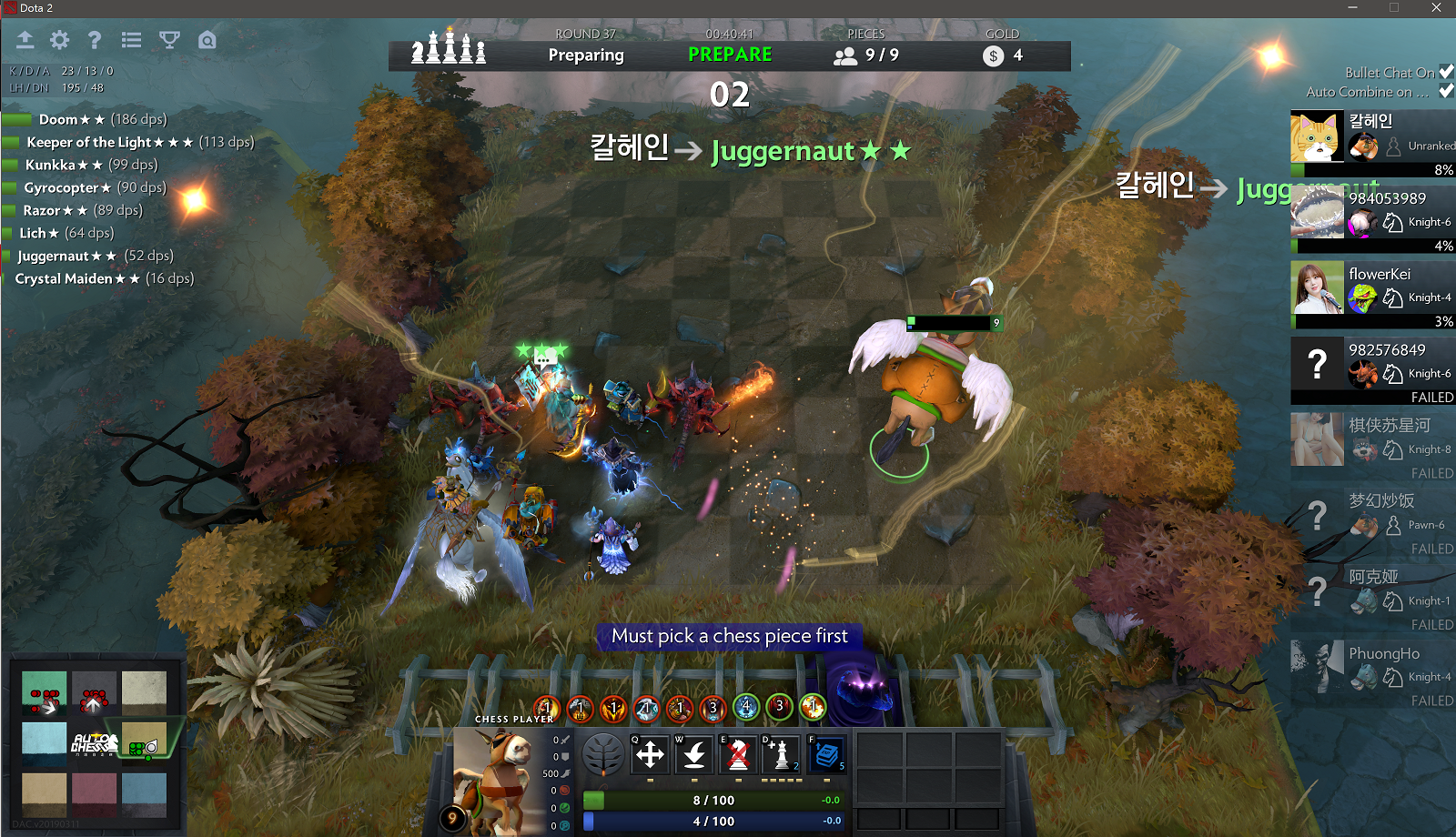This screenshot has height=837, width=1456.
Task: Select player 984053989 in the player list
Action: click(1373, 212)
